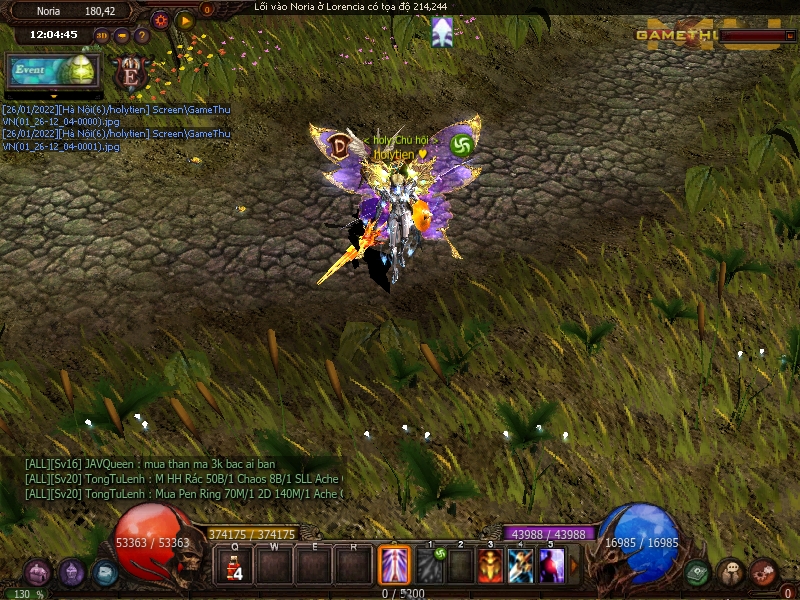Toggle the 3D view button
This screenshot has width=800, height=600.
102,35
